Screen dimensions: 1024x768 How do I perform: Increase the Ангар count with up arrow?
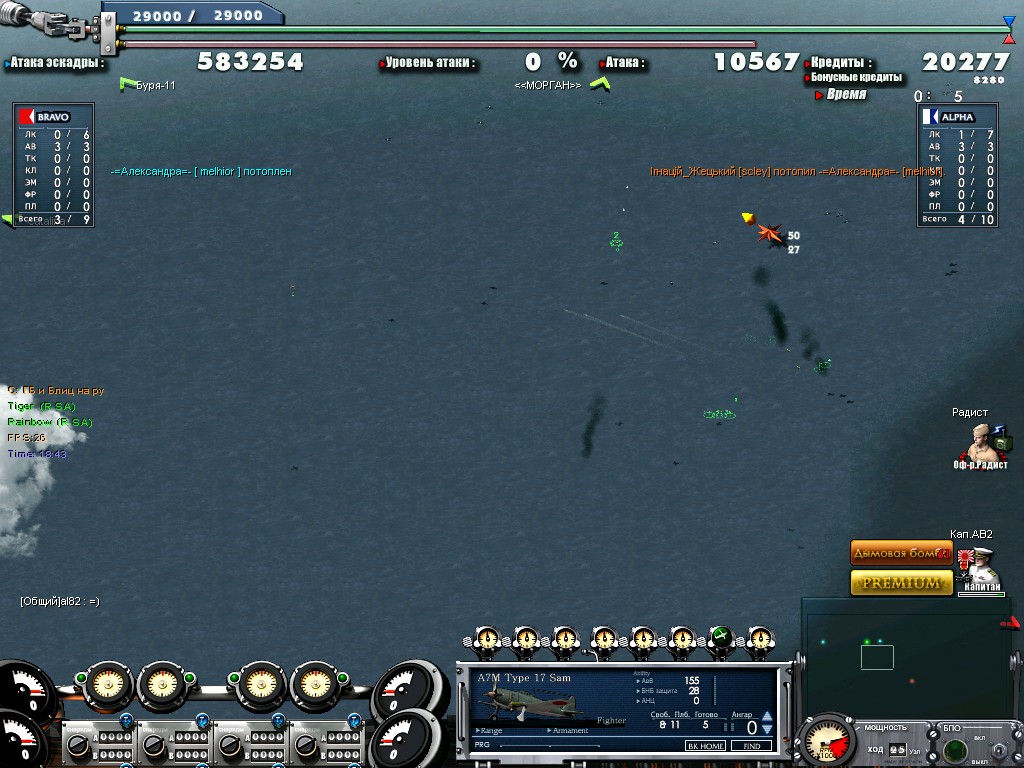(x=767, y=716)
